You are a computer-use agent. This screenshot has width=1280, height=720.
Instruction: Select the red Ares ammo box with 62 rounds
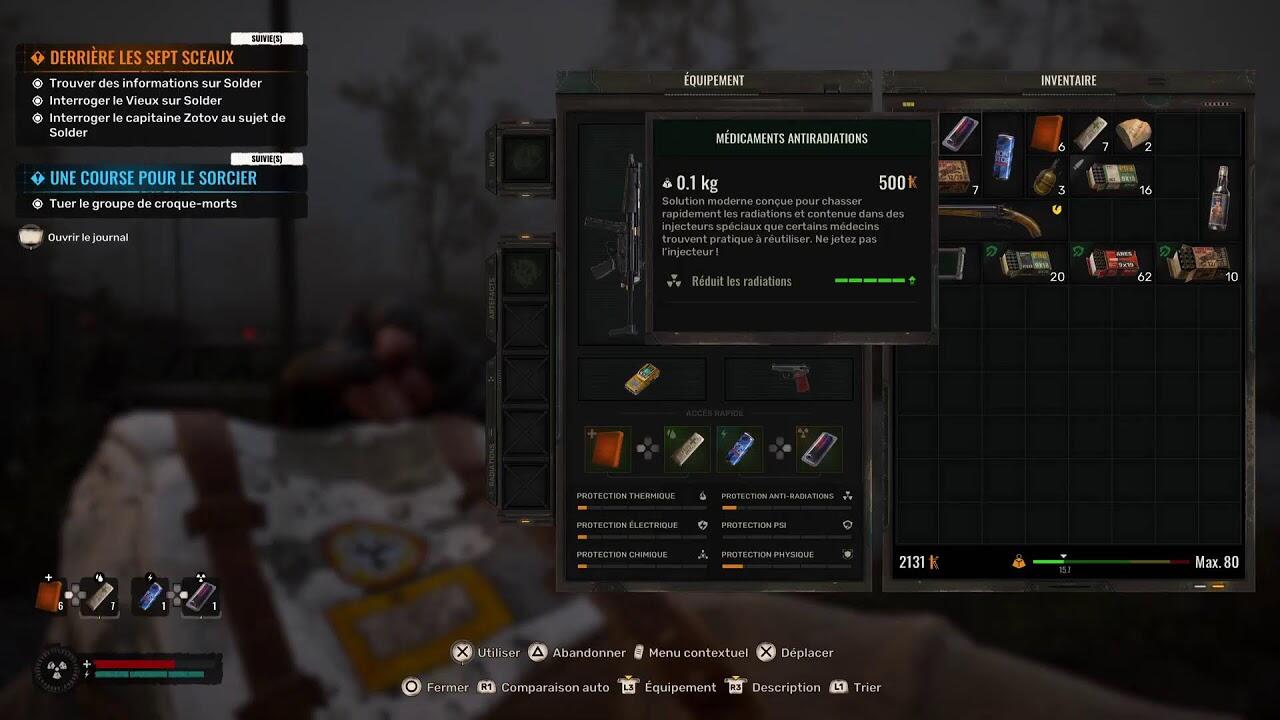[x=1111, y=263]
